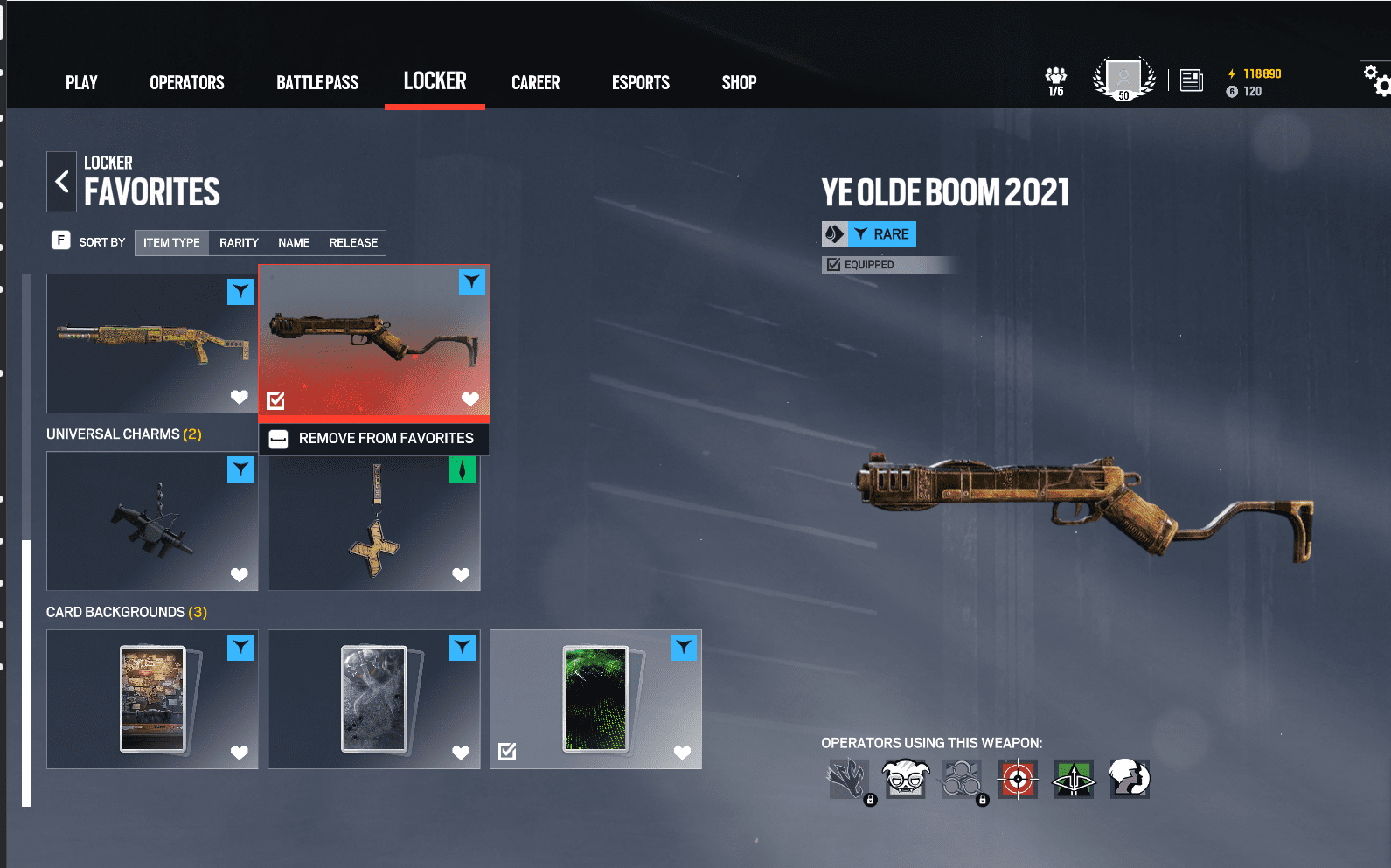Open the Esports tab
1391x868 pixels.
641,83
